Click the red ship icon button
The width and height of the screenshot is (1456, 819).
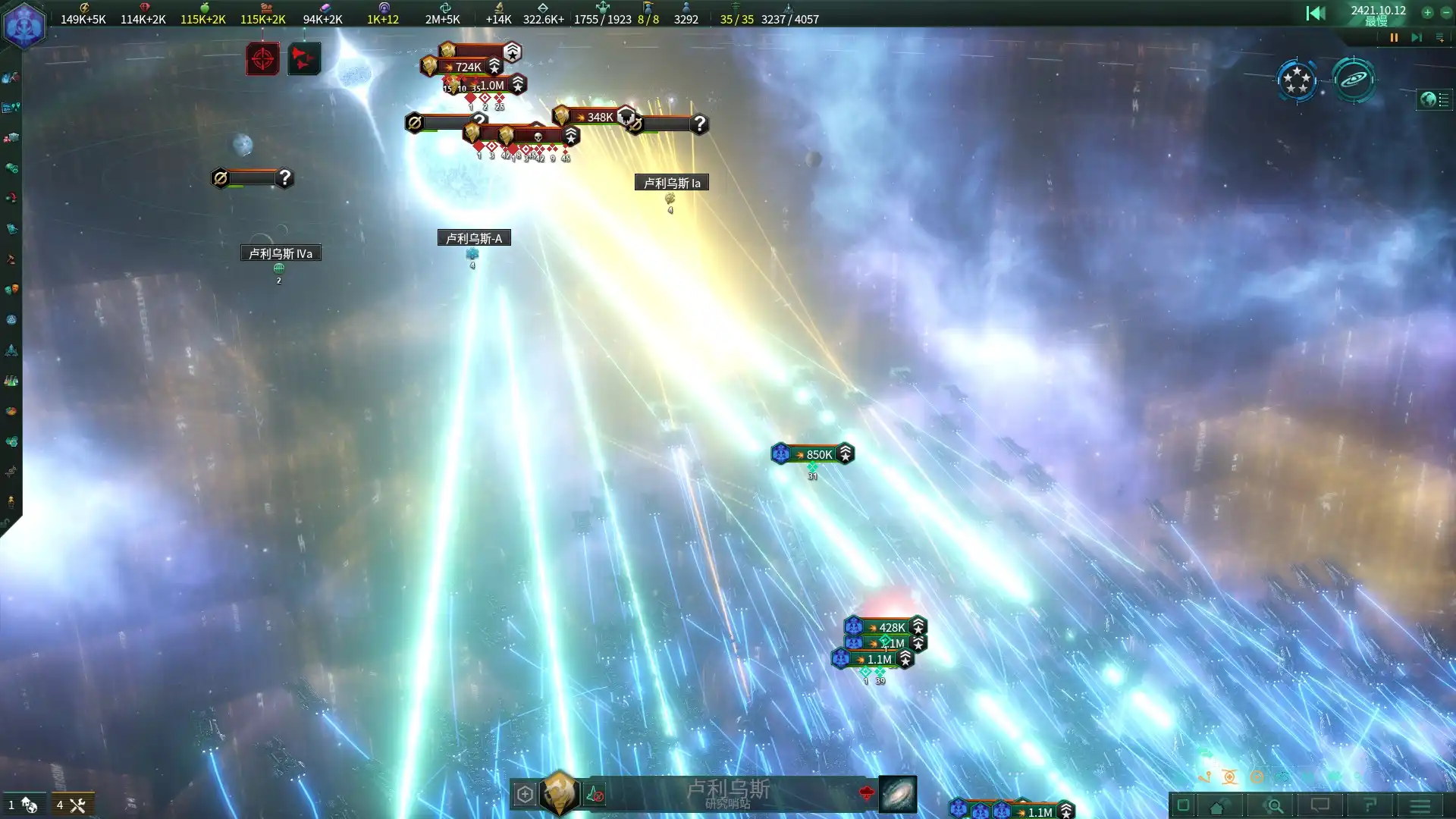coord(304,58)
